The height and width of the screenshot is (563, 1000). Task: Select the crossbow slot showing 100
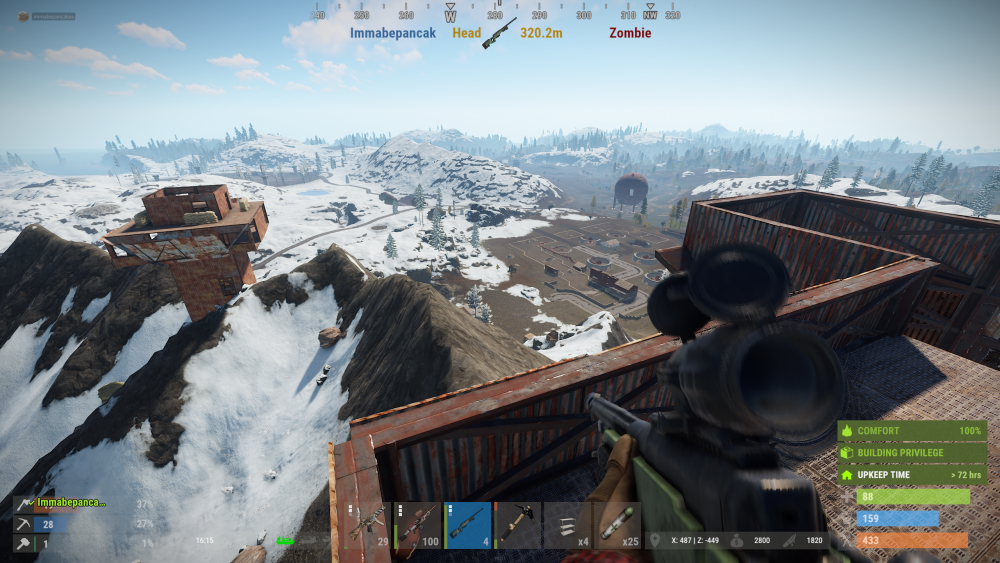pyautogui.click(x=418, y=525)
